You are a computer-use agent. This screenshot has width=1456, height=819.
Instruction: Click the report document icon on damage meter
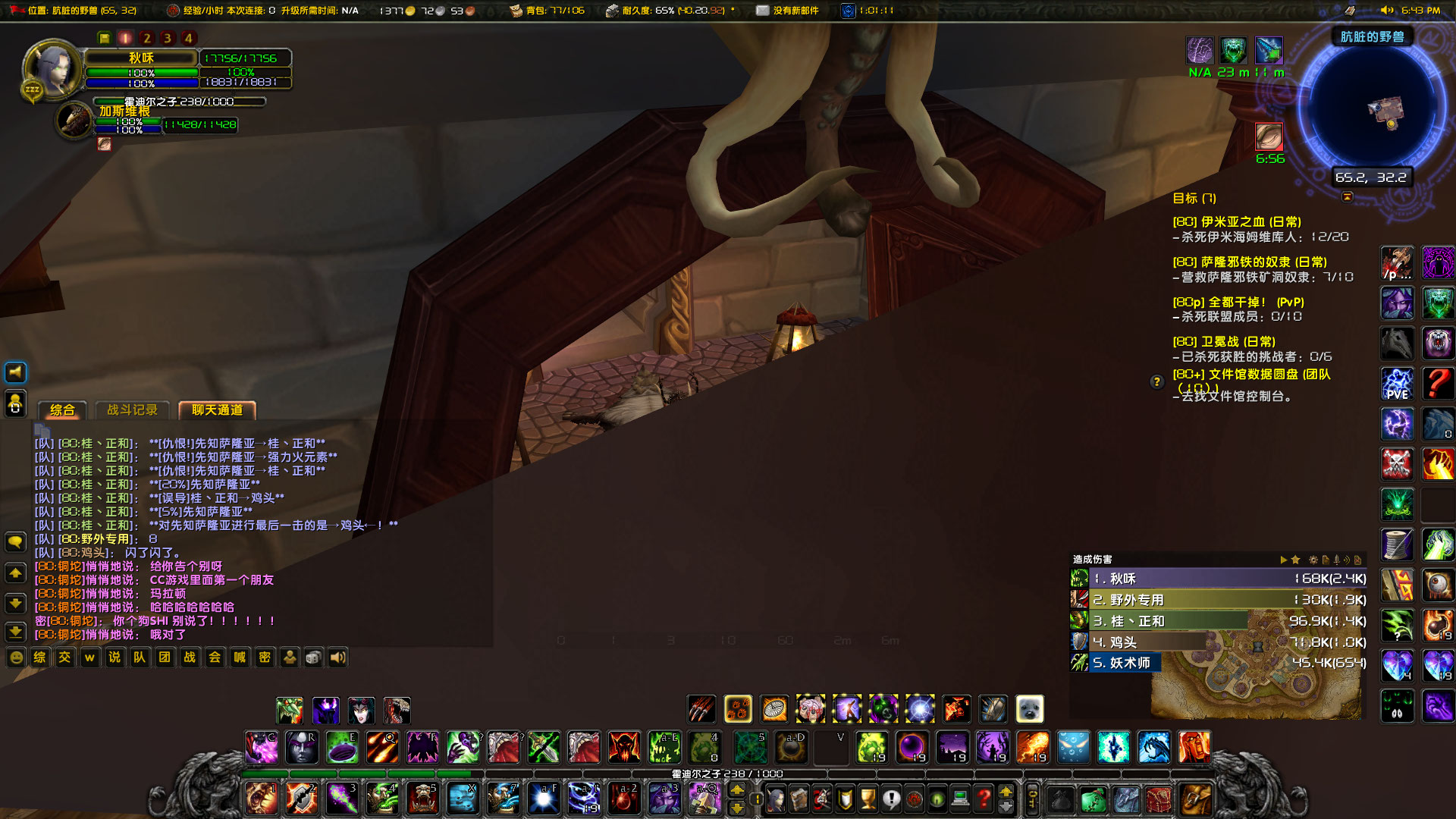tap(1326, 560)
